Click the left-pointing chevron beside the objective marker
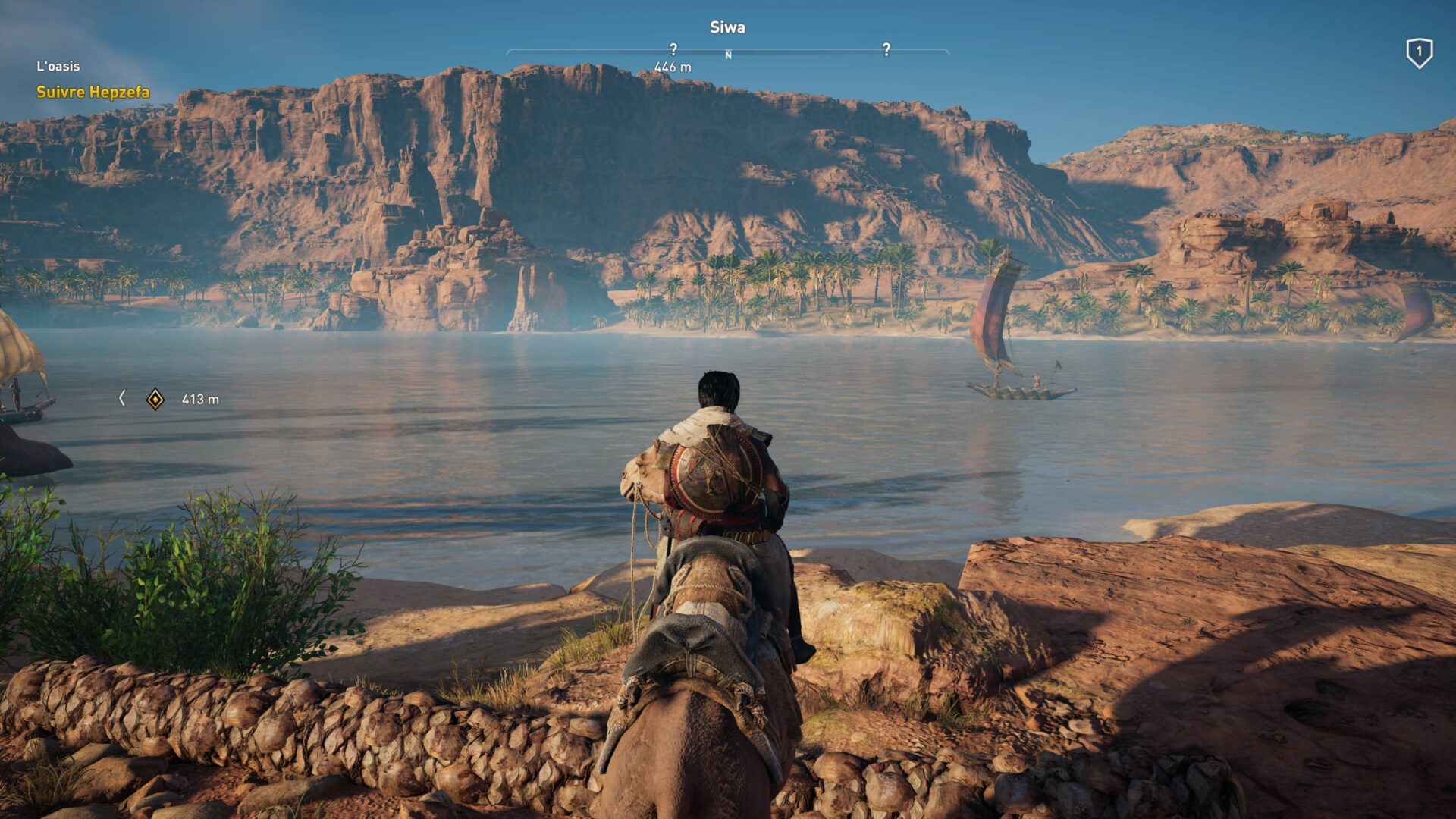The image size is (1456, 819). [124, 397]
